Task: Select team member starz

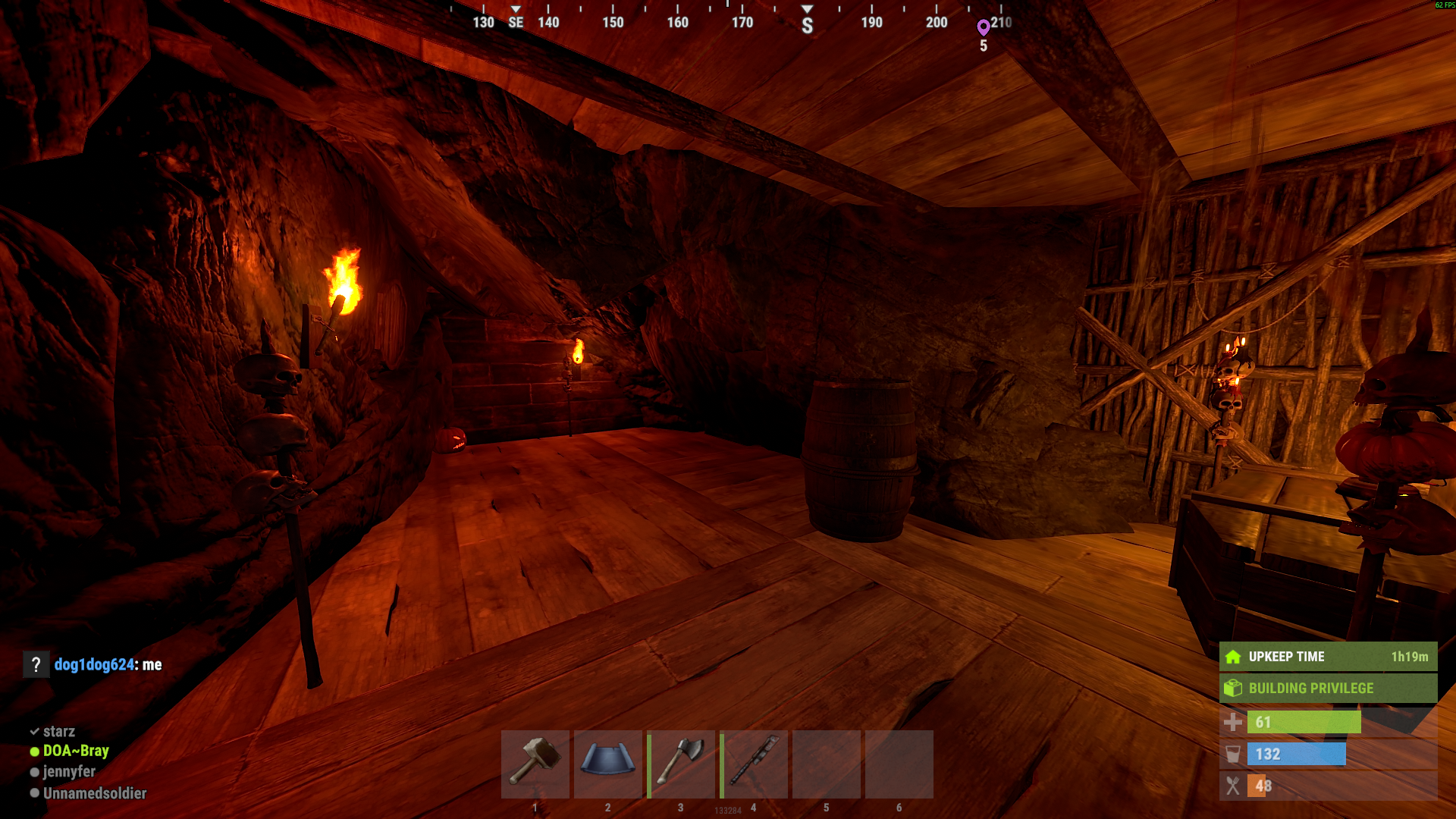Action: click(x=58, y=732)
